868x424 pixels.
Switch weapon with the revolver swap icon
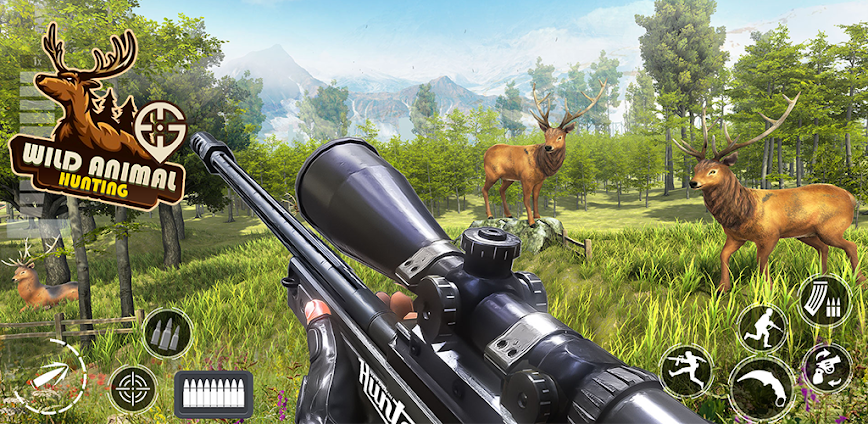[827, 368]
